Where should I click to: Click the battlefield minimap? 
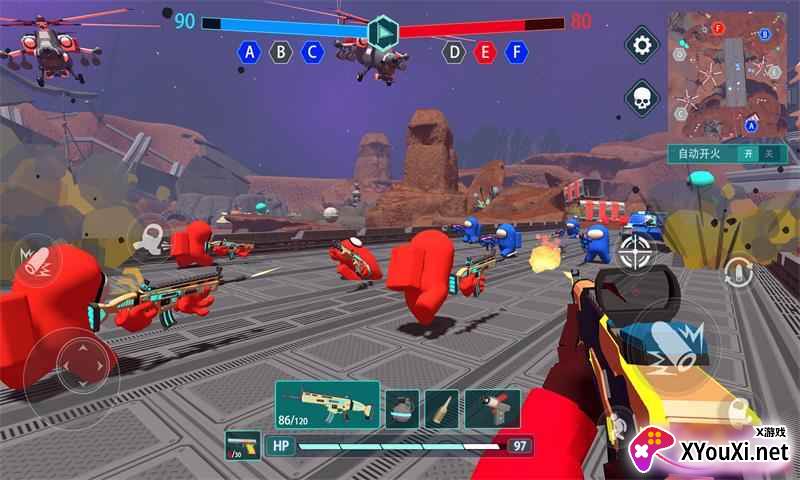click(725, 77)
